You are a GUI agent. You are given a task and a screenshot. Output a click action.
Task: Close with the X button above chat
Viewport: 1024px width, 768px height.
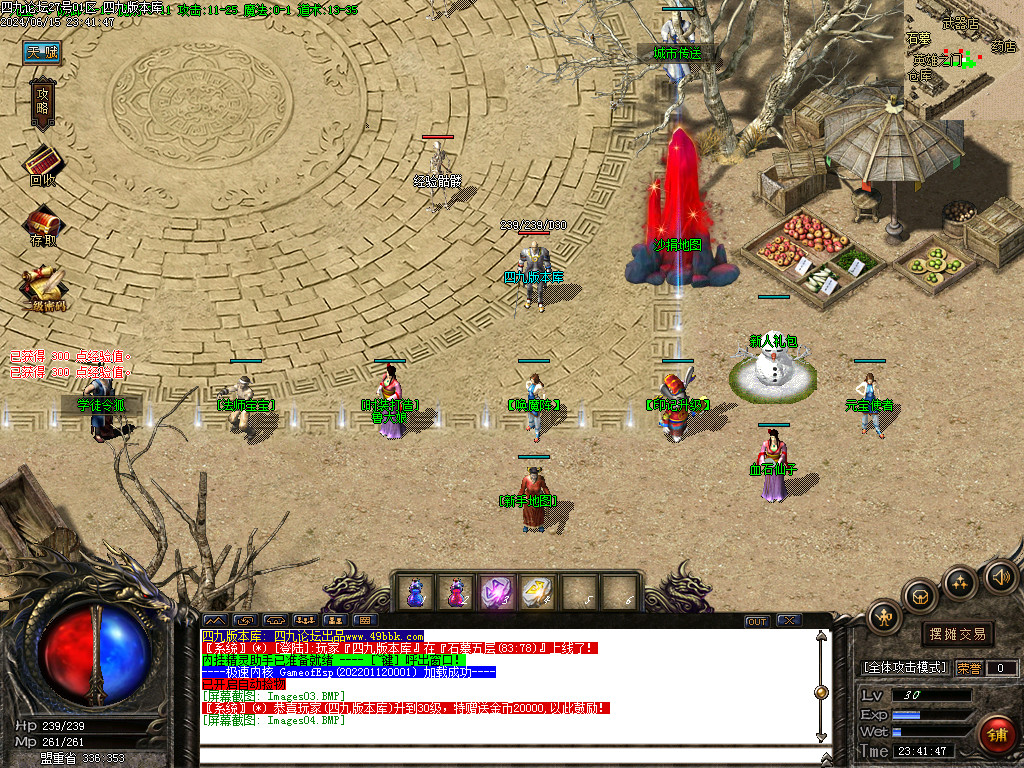pos(789,621)
